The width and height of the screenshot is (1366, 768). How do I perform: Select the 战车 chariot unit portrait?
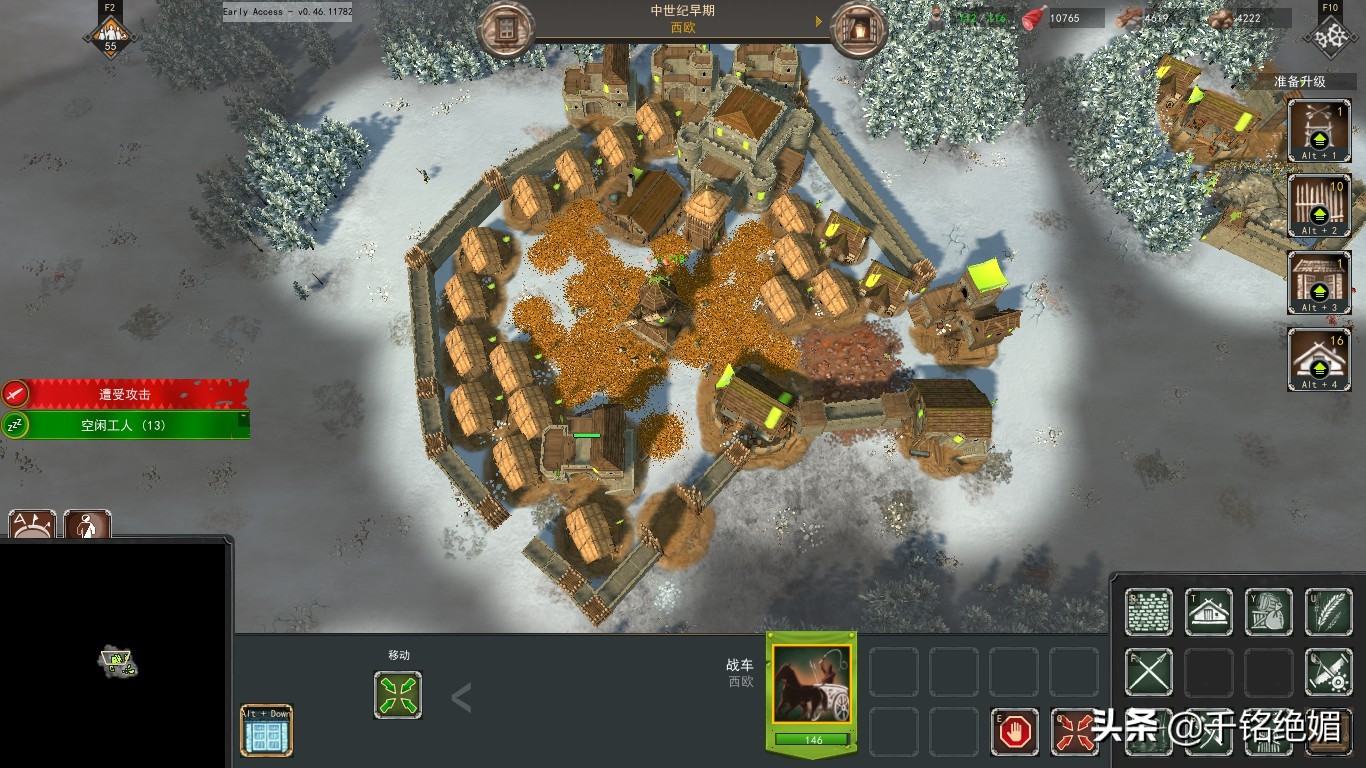point(811,685)
